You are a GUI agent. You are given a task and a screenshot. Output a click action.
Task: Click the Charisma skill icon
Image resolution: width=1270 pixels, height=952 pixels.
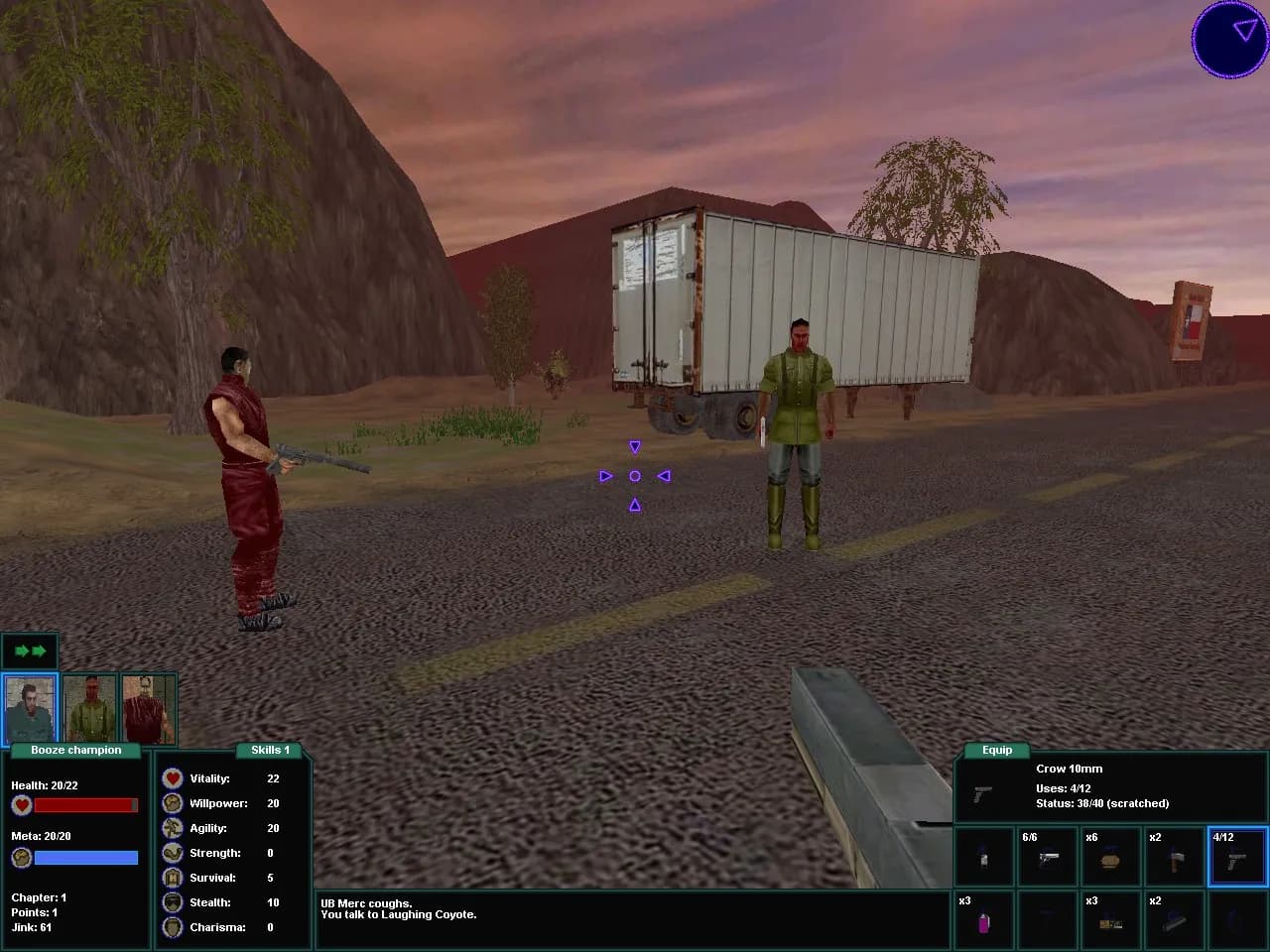[x=172, y=927]
